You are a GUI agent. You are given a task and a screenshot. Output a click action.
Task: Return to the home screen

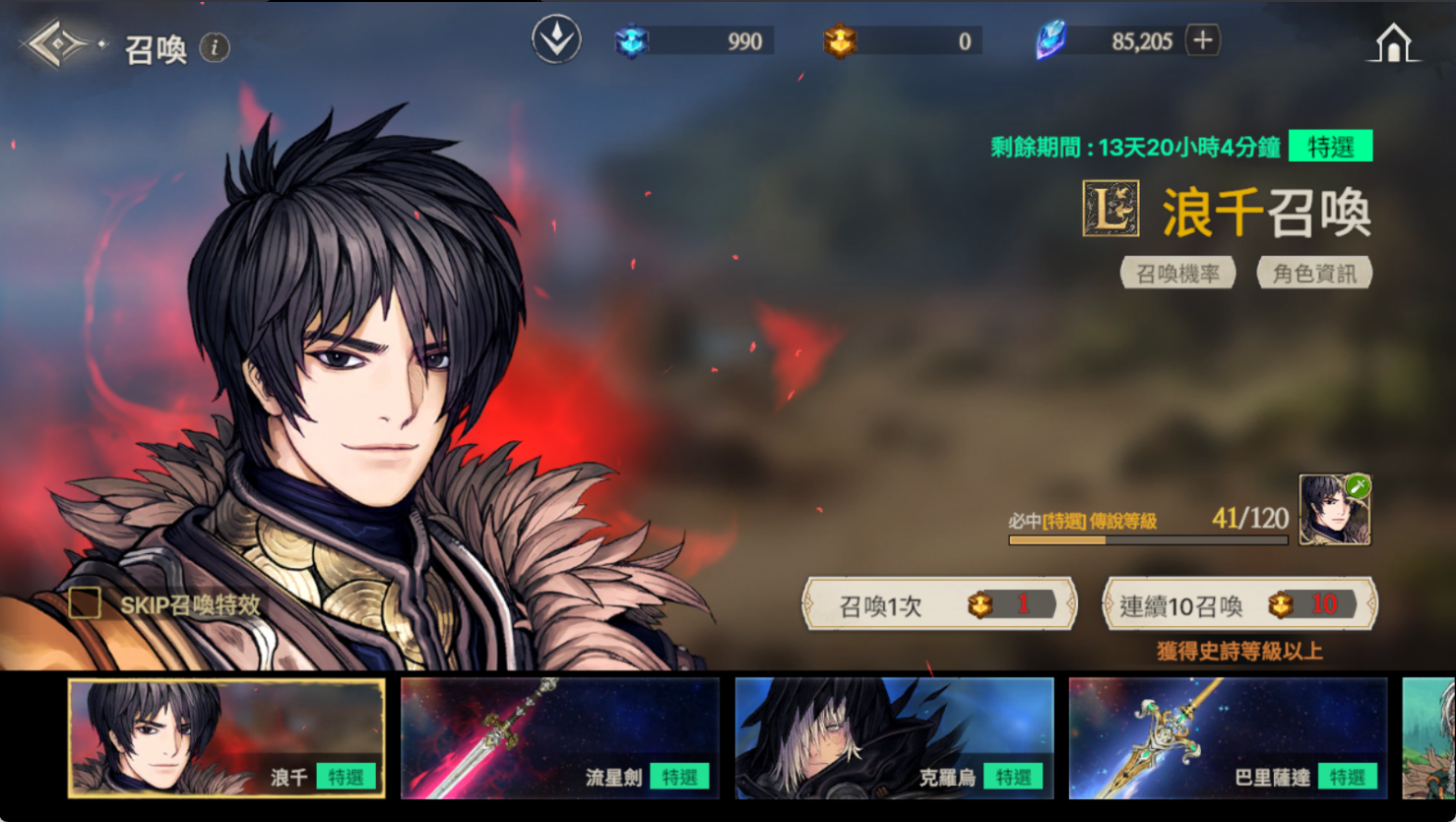[1393, 44]
